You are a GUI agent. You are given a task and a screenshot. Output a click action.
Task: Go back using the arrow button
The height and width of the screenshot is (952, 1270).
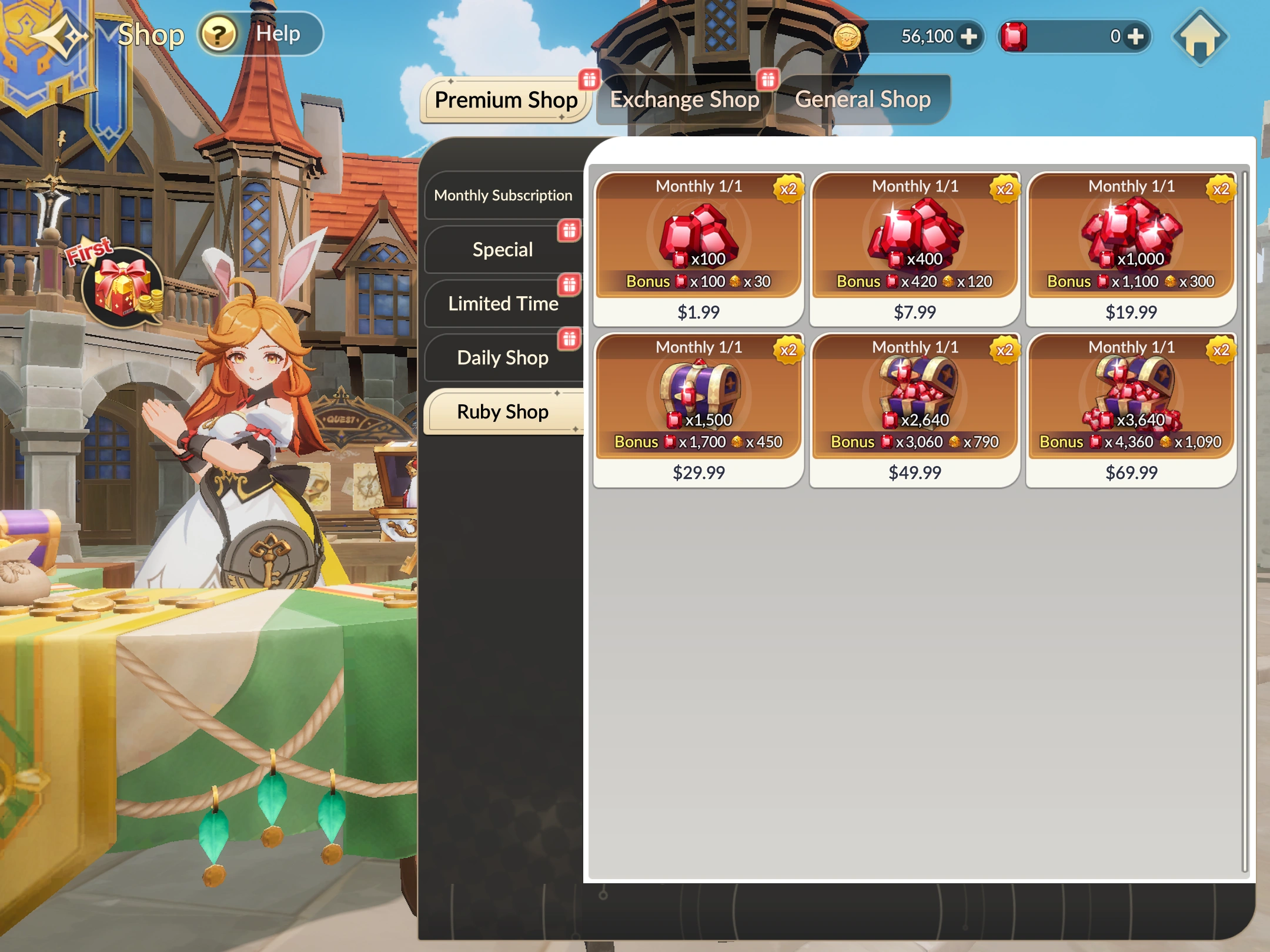(59, 36)
